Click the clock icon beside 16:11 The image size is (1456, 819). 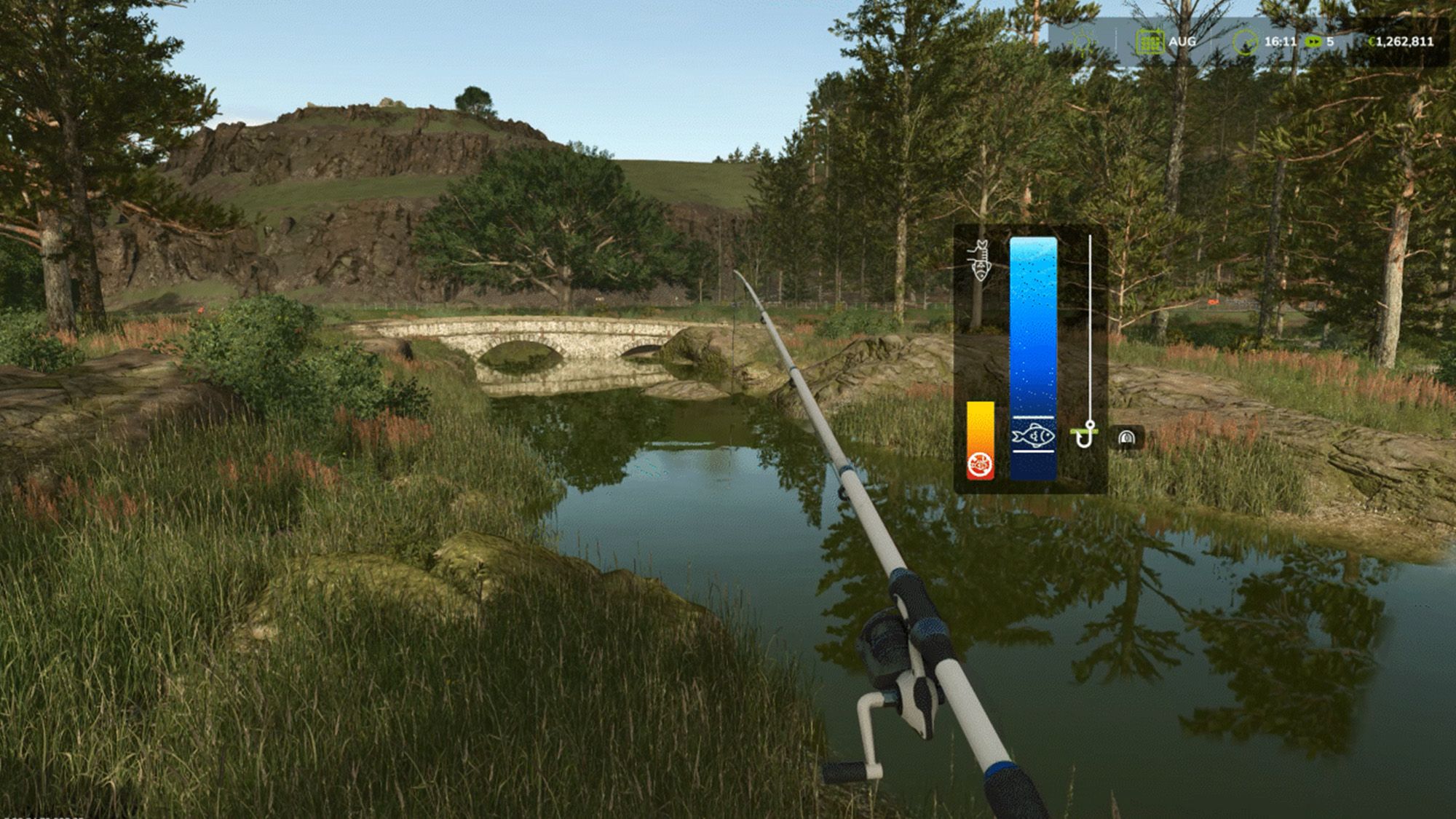click(1245, 41)
